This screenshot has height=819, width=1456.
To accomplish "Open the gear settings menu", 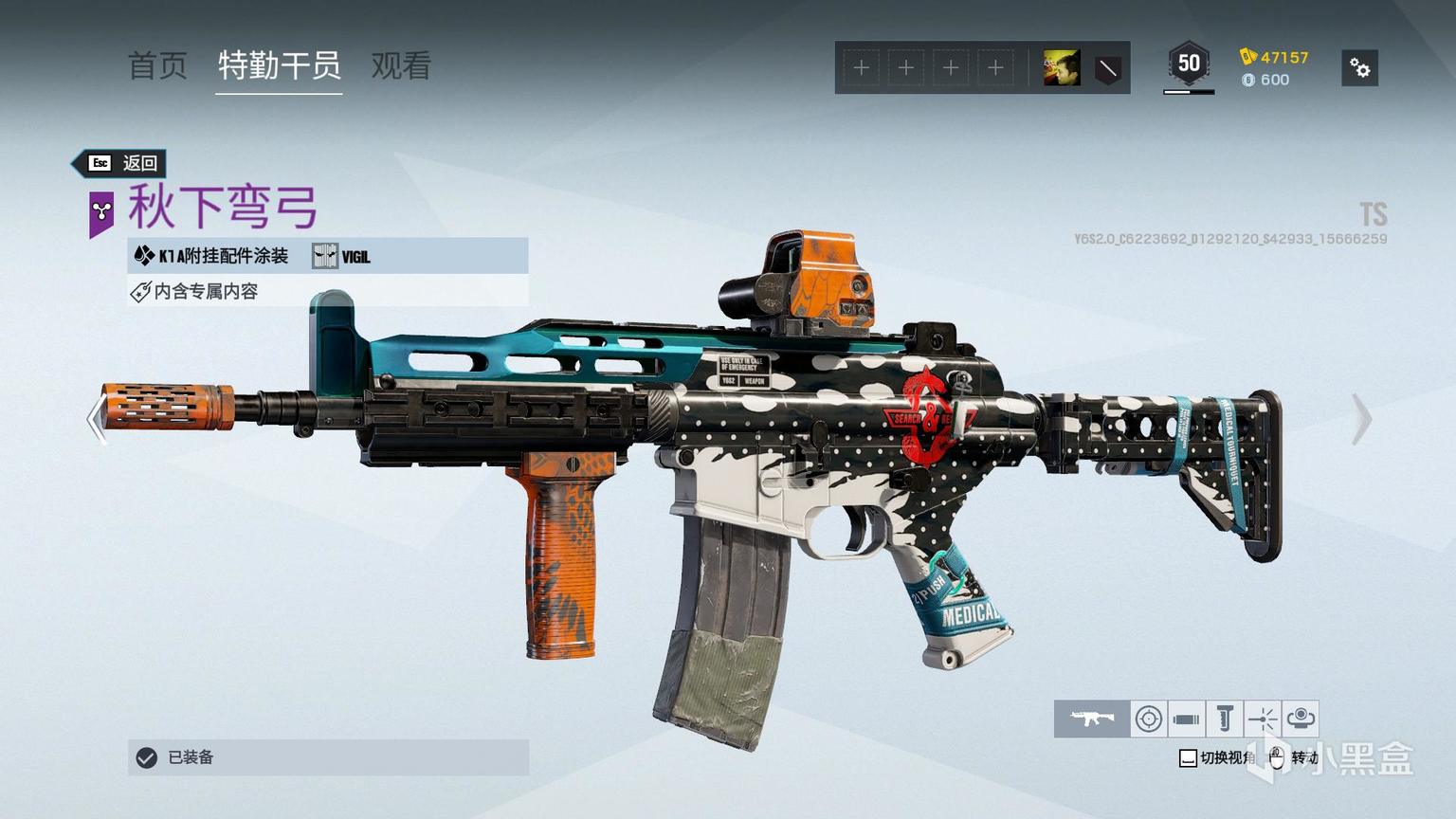I will click(x=1359, y=68).
